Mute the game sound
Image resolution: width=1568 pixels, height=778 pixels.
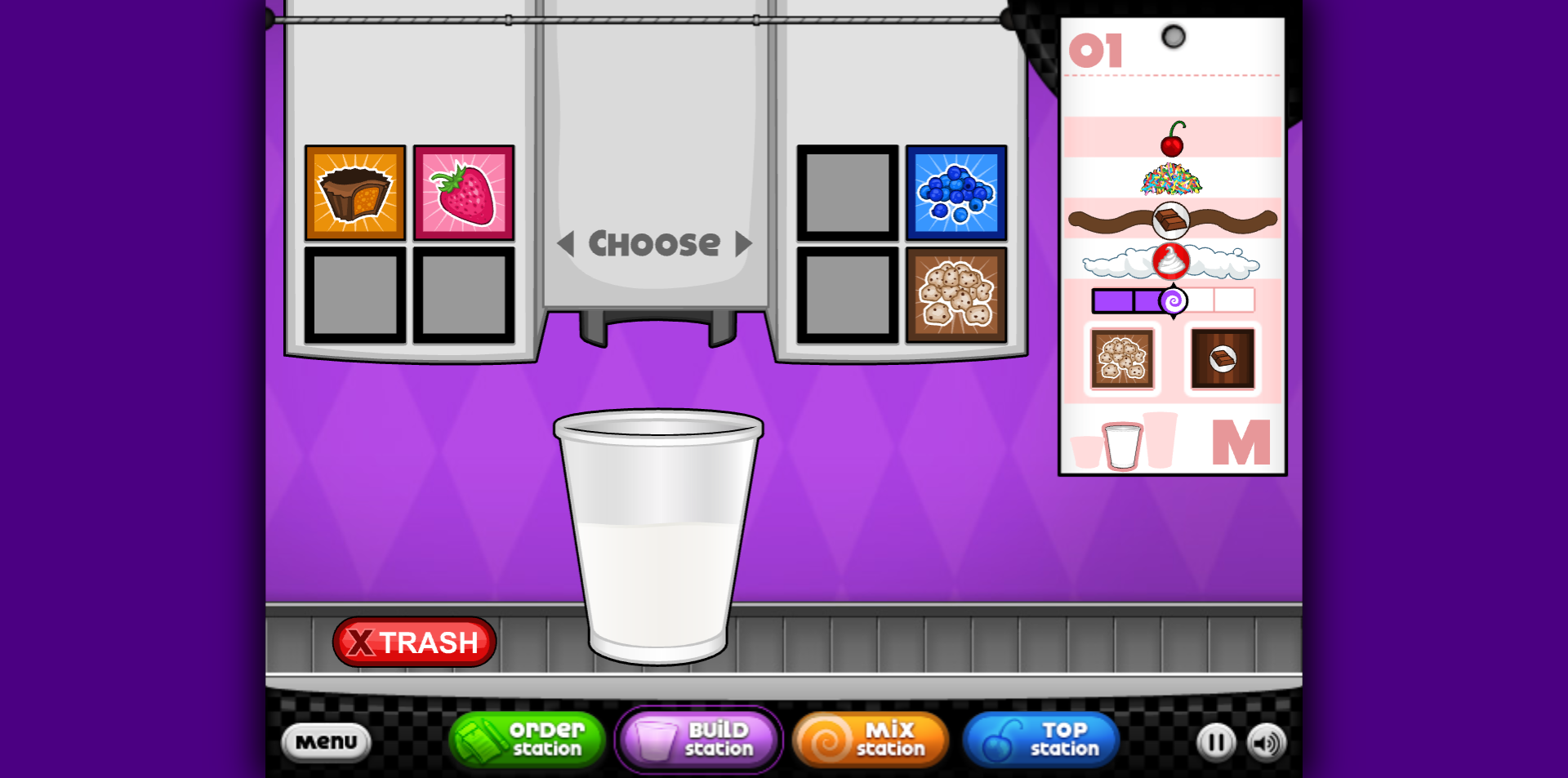coord(1267,742)
